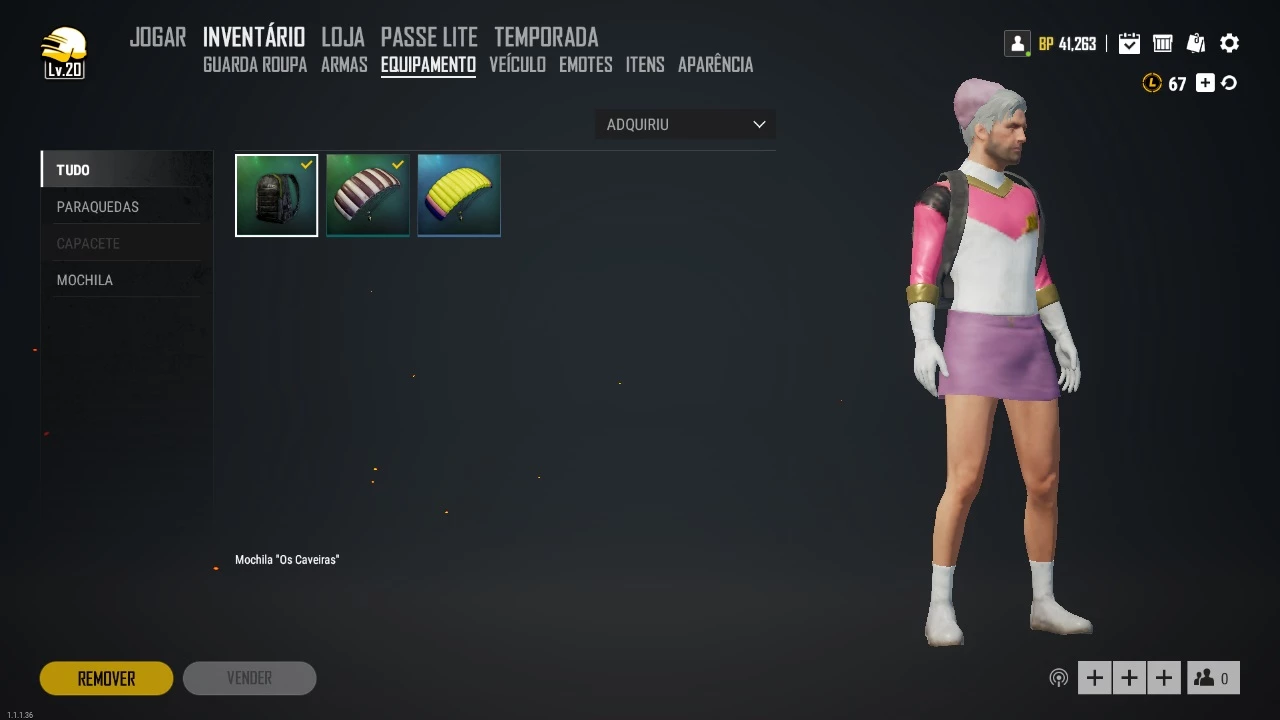Open the settings gear icon
Image resolution: width=1280 pixels, height=720 pixels.
[1230, 43]
